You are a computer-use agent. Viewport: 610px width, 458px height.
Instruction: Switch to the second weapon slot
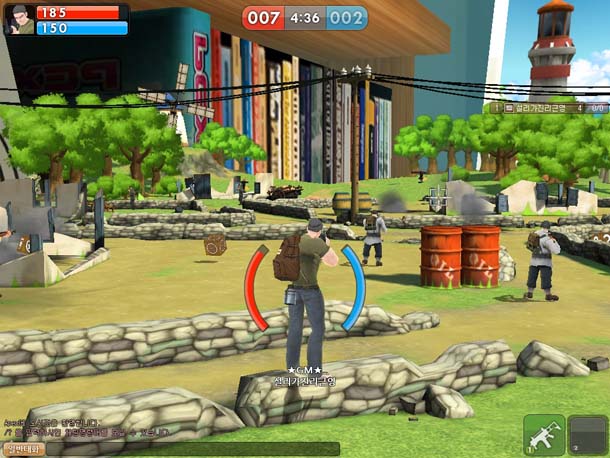588,433
